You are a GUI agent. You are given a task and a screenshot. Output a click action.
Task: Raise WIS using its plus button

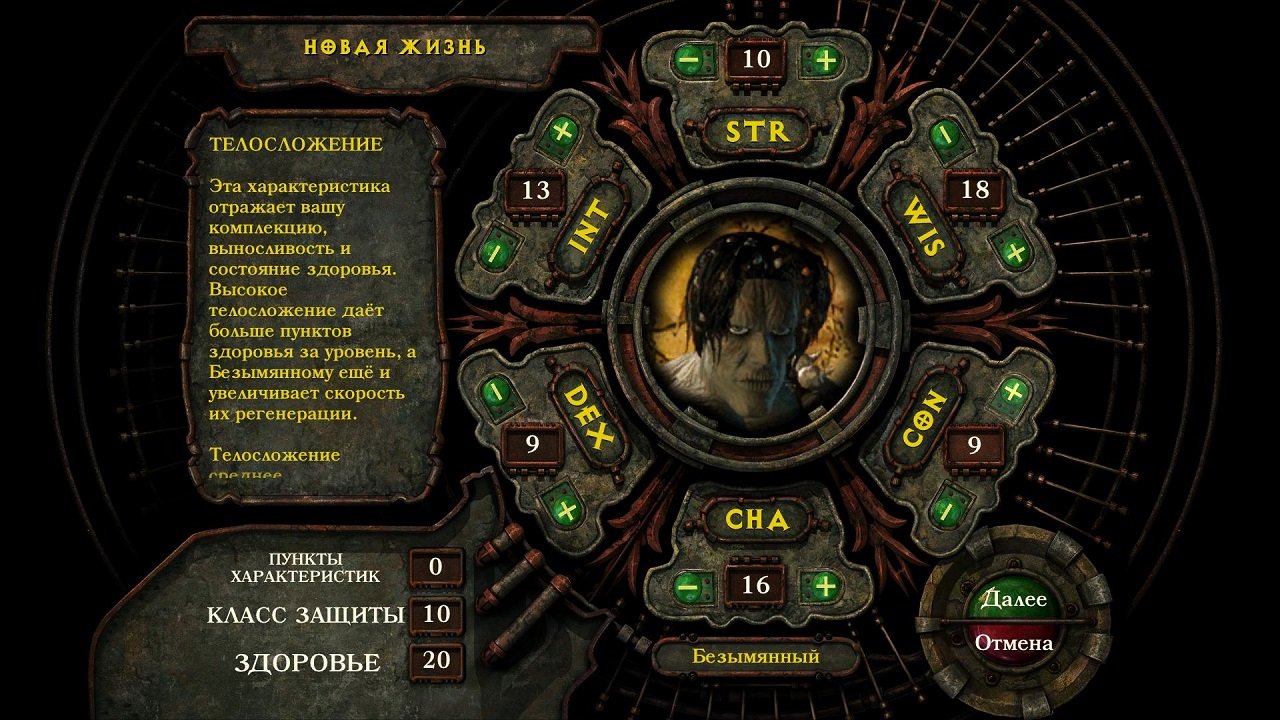(1015, 251)
